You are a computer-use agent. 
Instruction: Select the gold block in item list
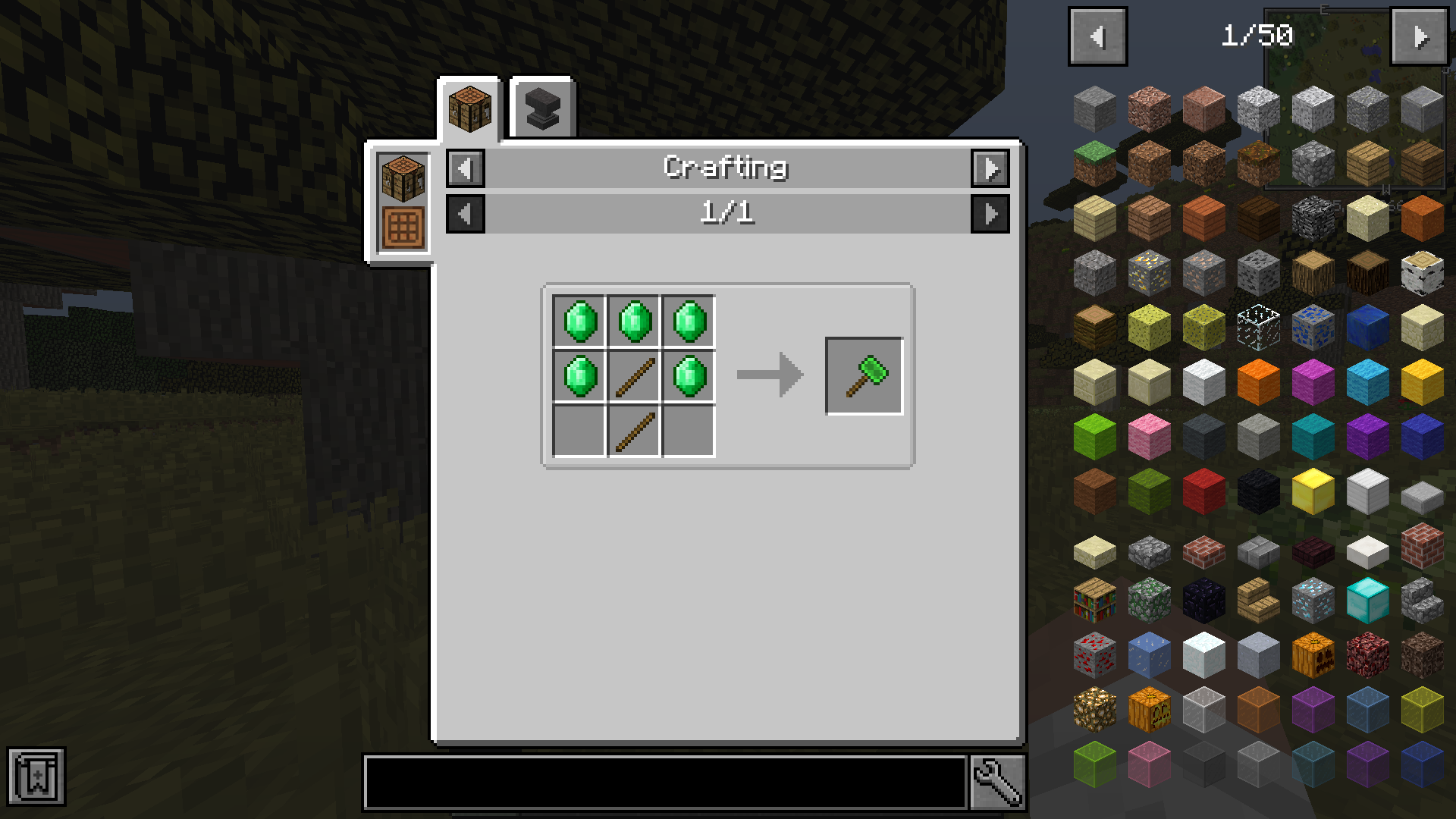click(x=1313, y=491)
